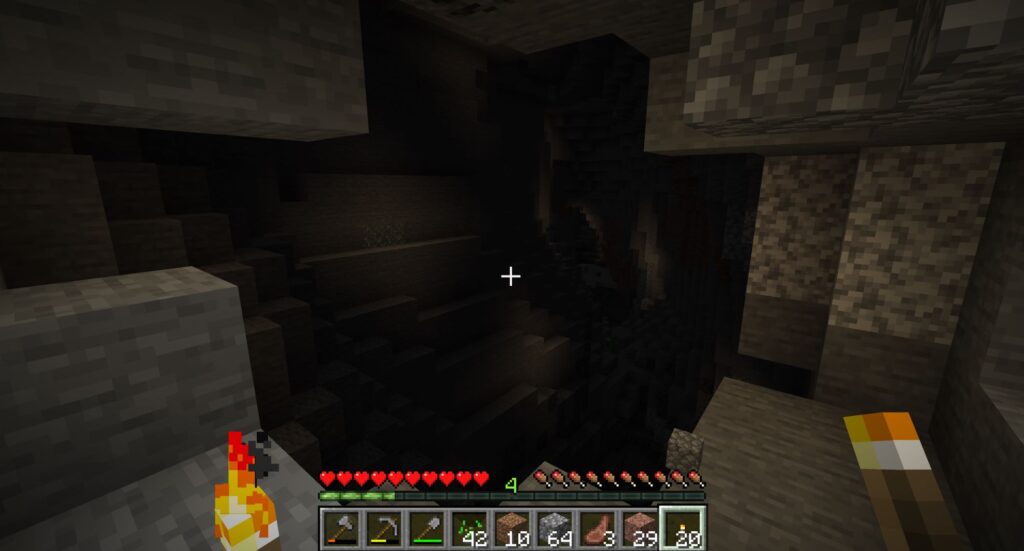Pick the brown block stack of 10
This screenshot has height=551, width=1024.
[511, 527]
